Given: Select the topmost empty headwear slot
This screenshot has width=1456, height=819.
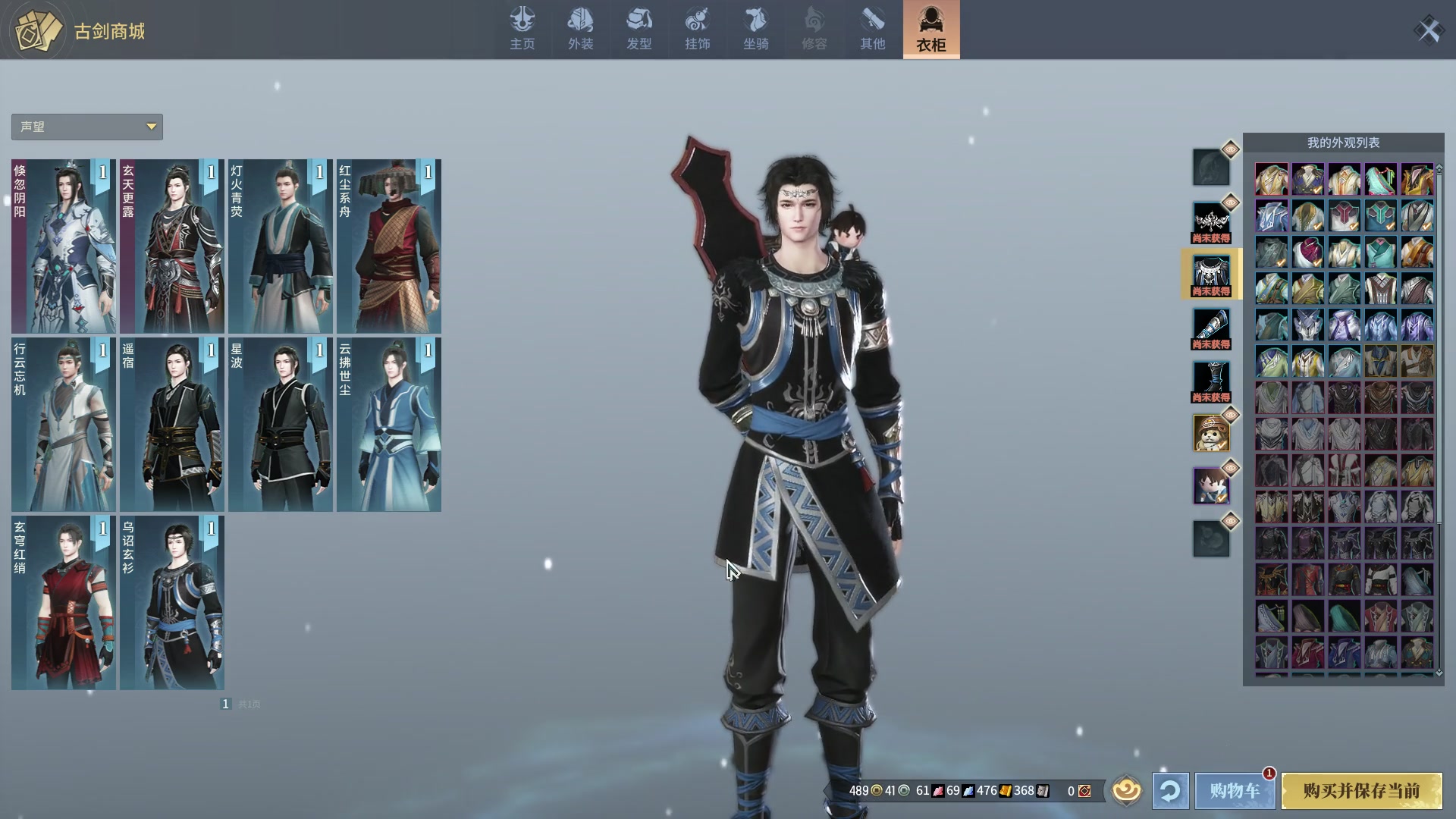Looking at the screenshot, I should [1211, 167].
